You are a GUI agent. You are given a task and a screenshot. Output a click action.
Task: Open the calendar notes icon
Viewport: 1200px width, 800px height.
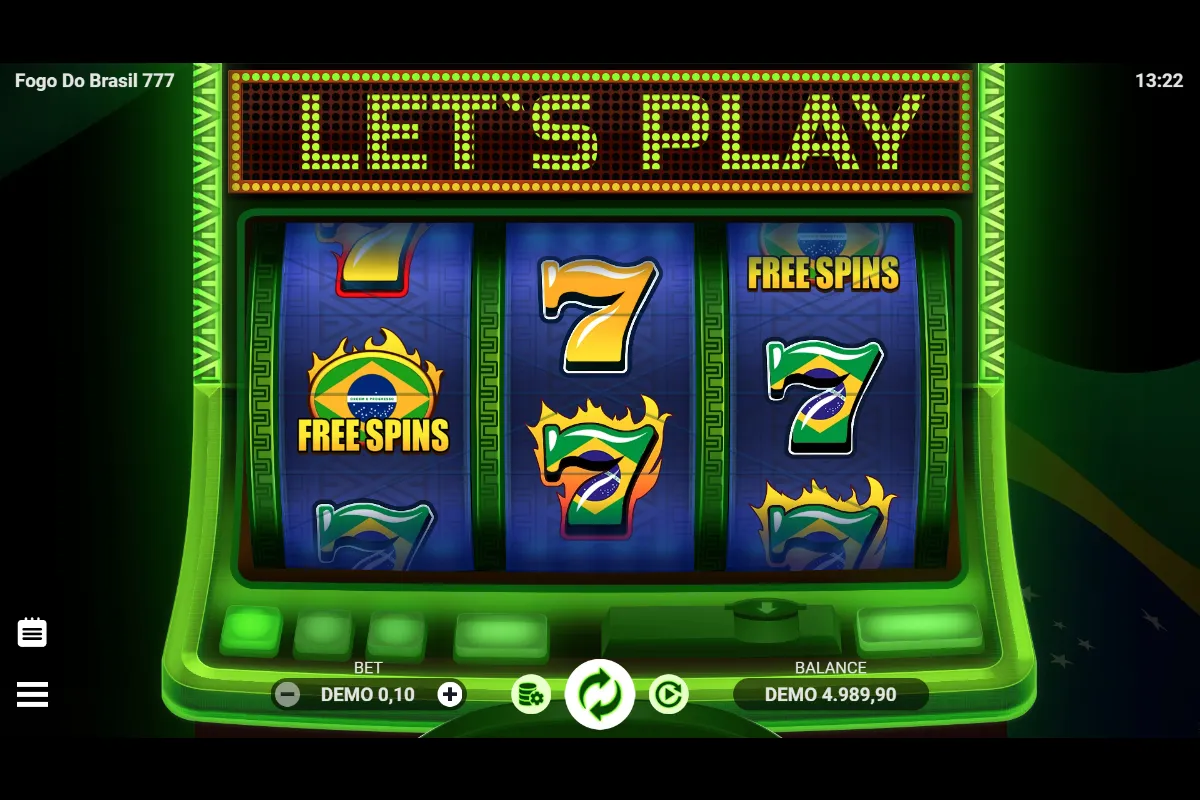point(32,632)
